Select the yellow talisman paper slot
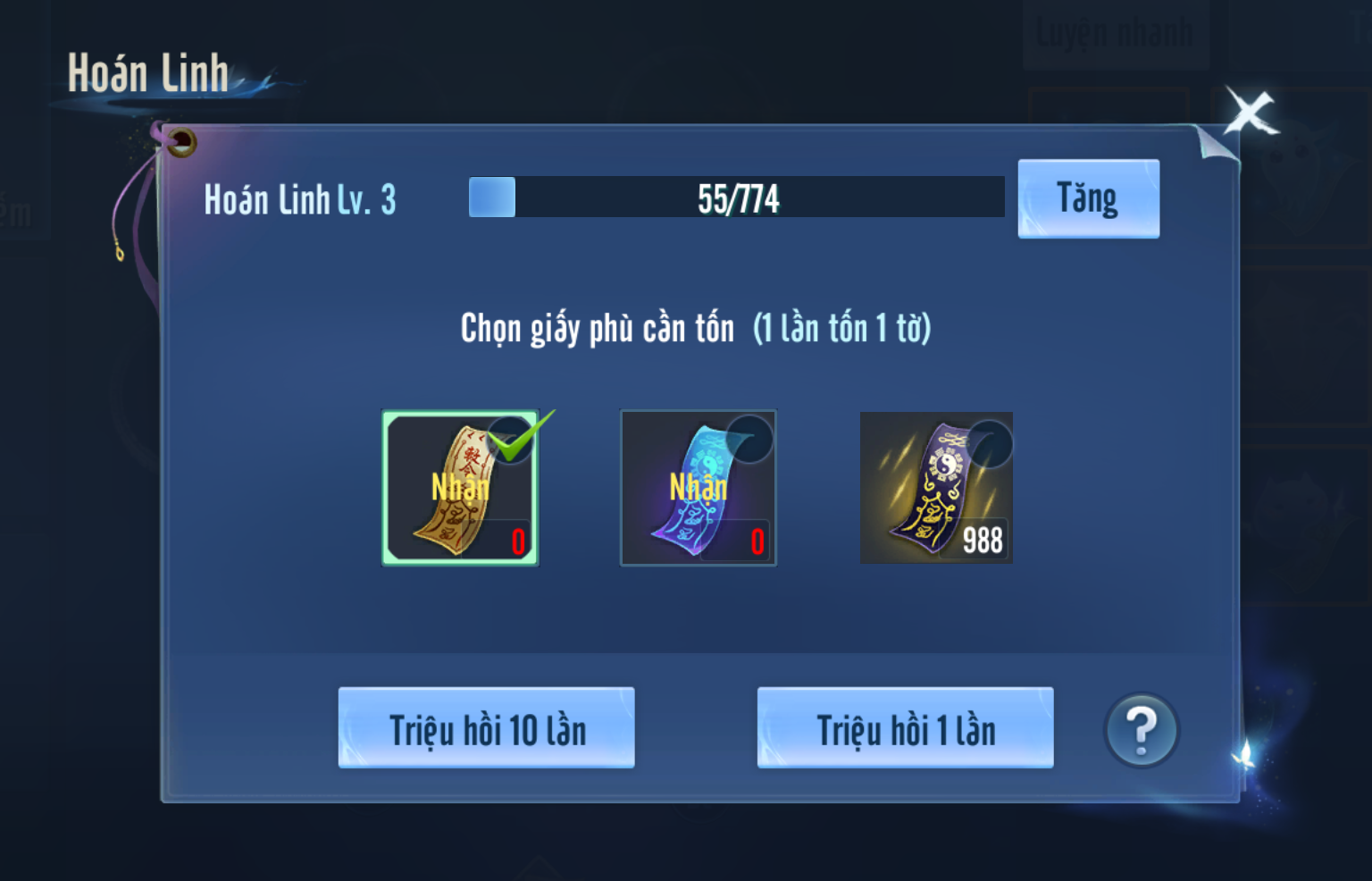The image size is (1372, 881). 460,488
